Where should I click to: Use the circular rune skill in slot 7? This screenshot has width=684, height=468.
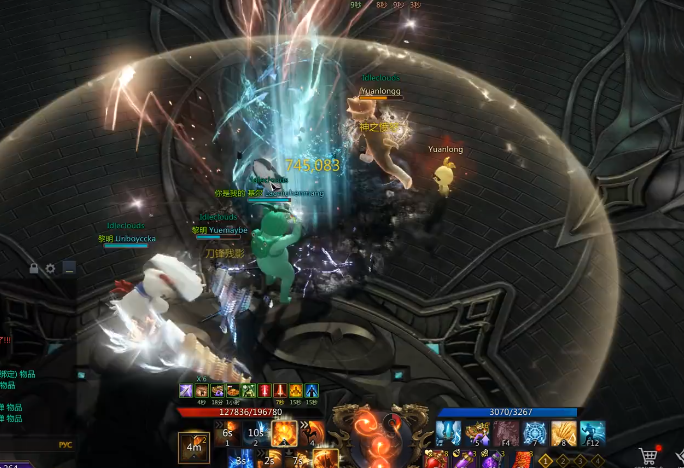point(534,434)
